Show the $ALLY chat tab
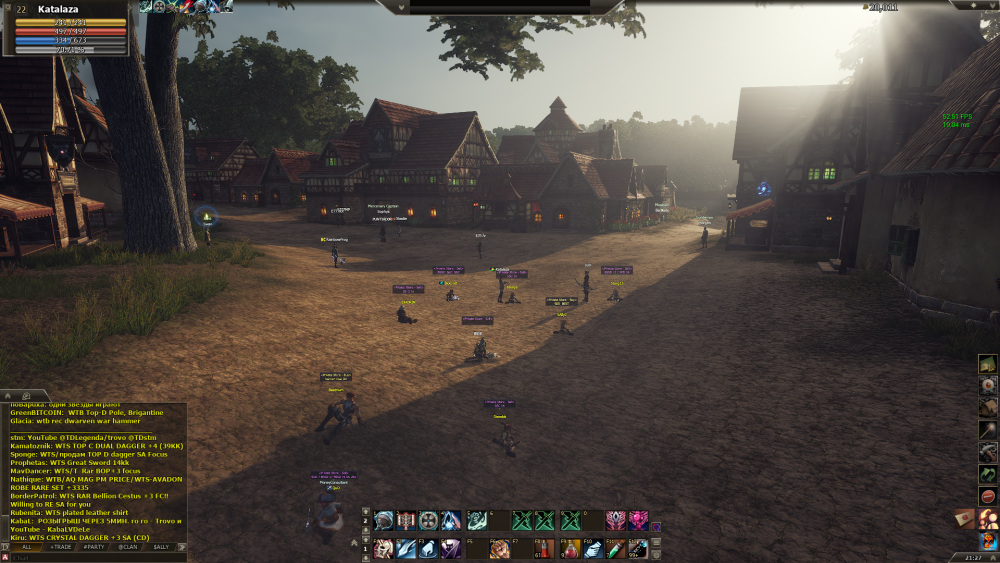This screenshot has height=563, width=1000. pyautogui.click(x=161, y=547)
